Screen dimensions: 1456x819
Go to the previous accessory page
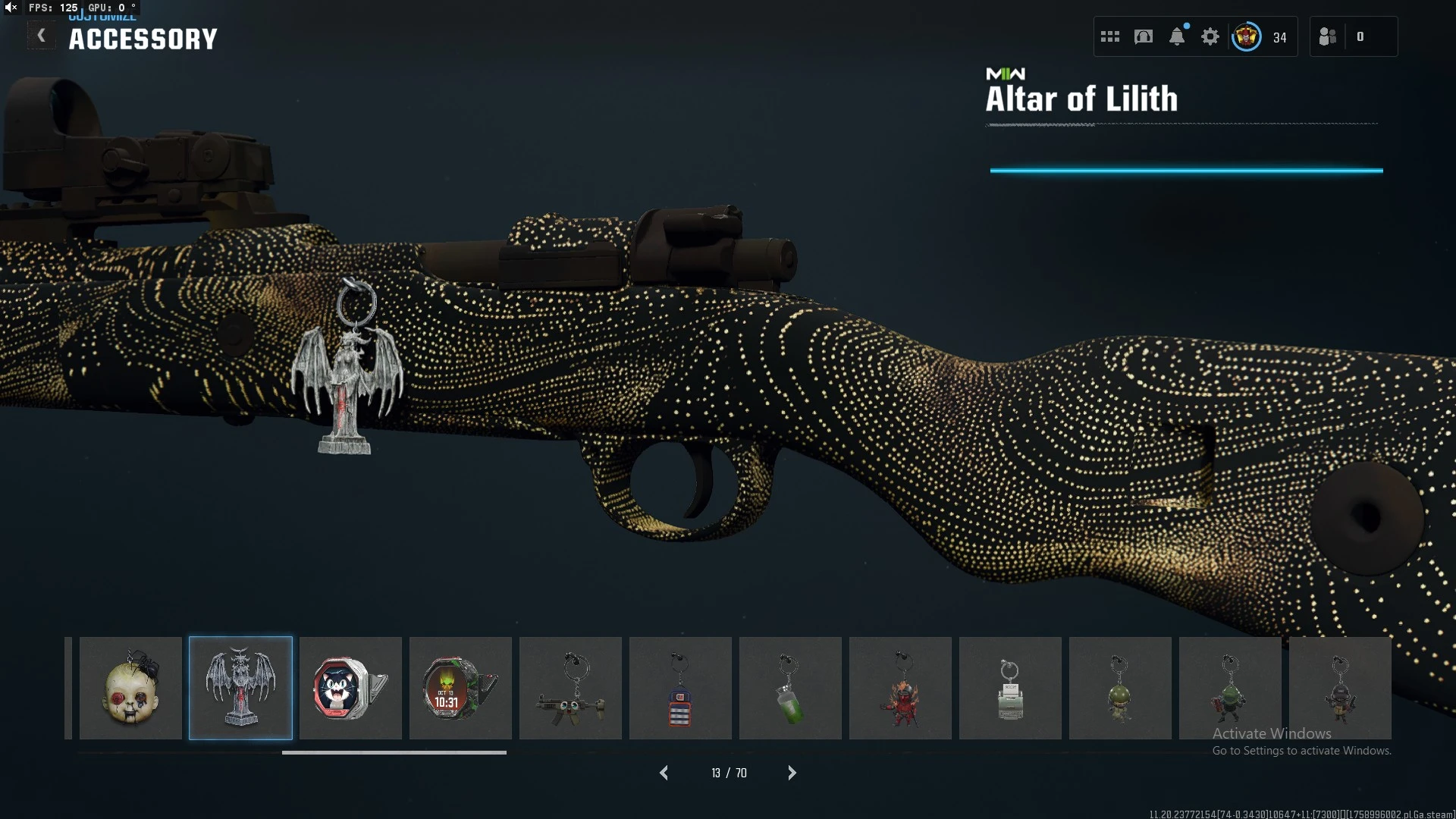click(x=664, y=773)
